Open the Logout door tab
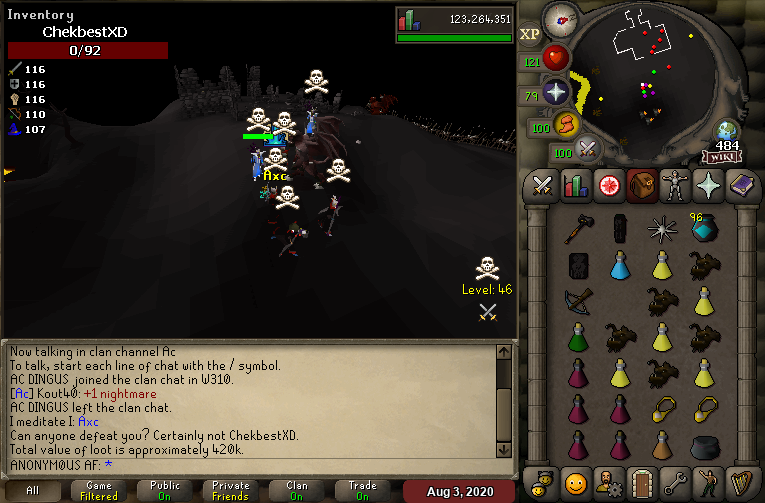 (x=642, y=481)
